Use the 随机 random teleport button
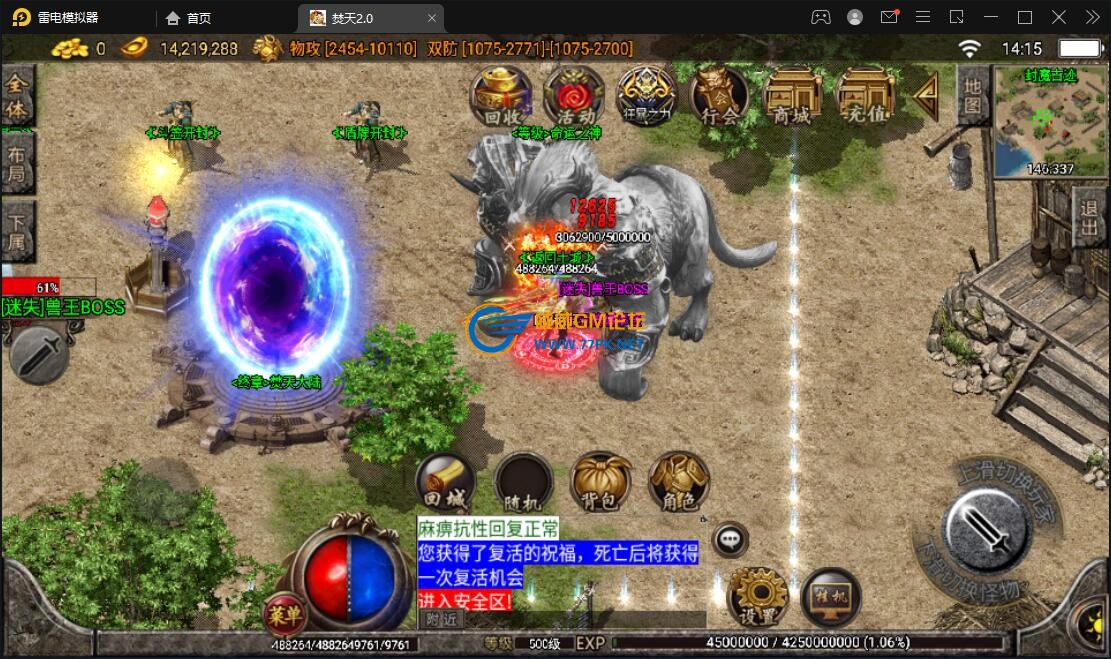Screen dimensions: 1111x659 tap(523, 483)
